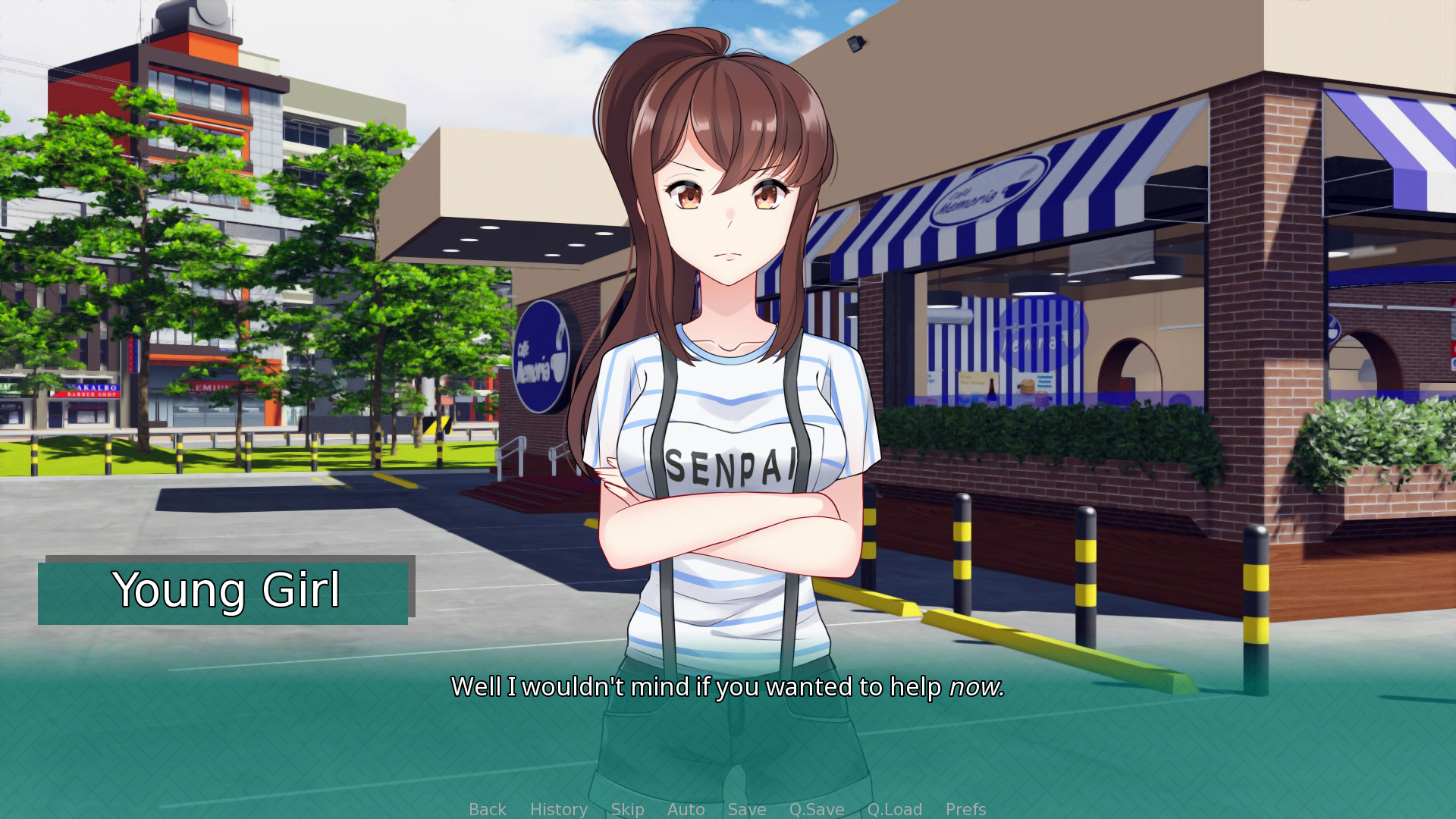Open the Save screen

coord(746,809)
